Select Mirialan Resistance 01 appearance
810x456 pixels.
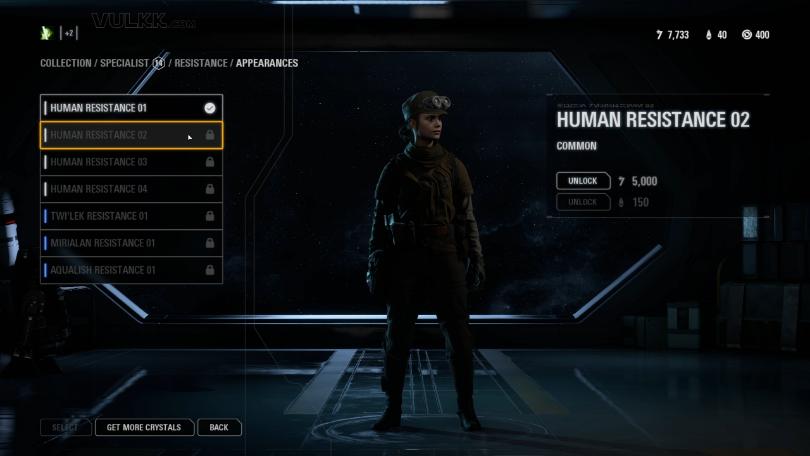131,243
